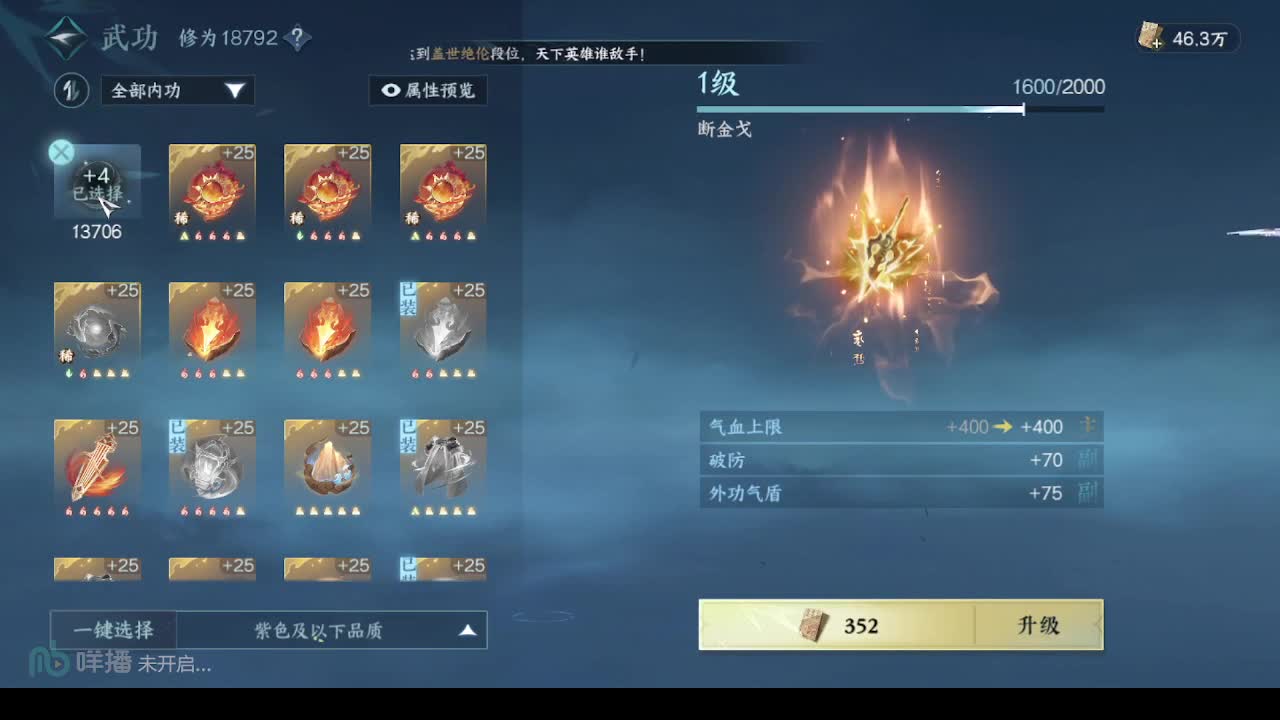Toggle selection of an 已装 equipped item thumbnail
Screen dimensions: 1280x720
coord(442,330)
